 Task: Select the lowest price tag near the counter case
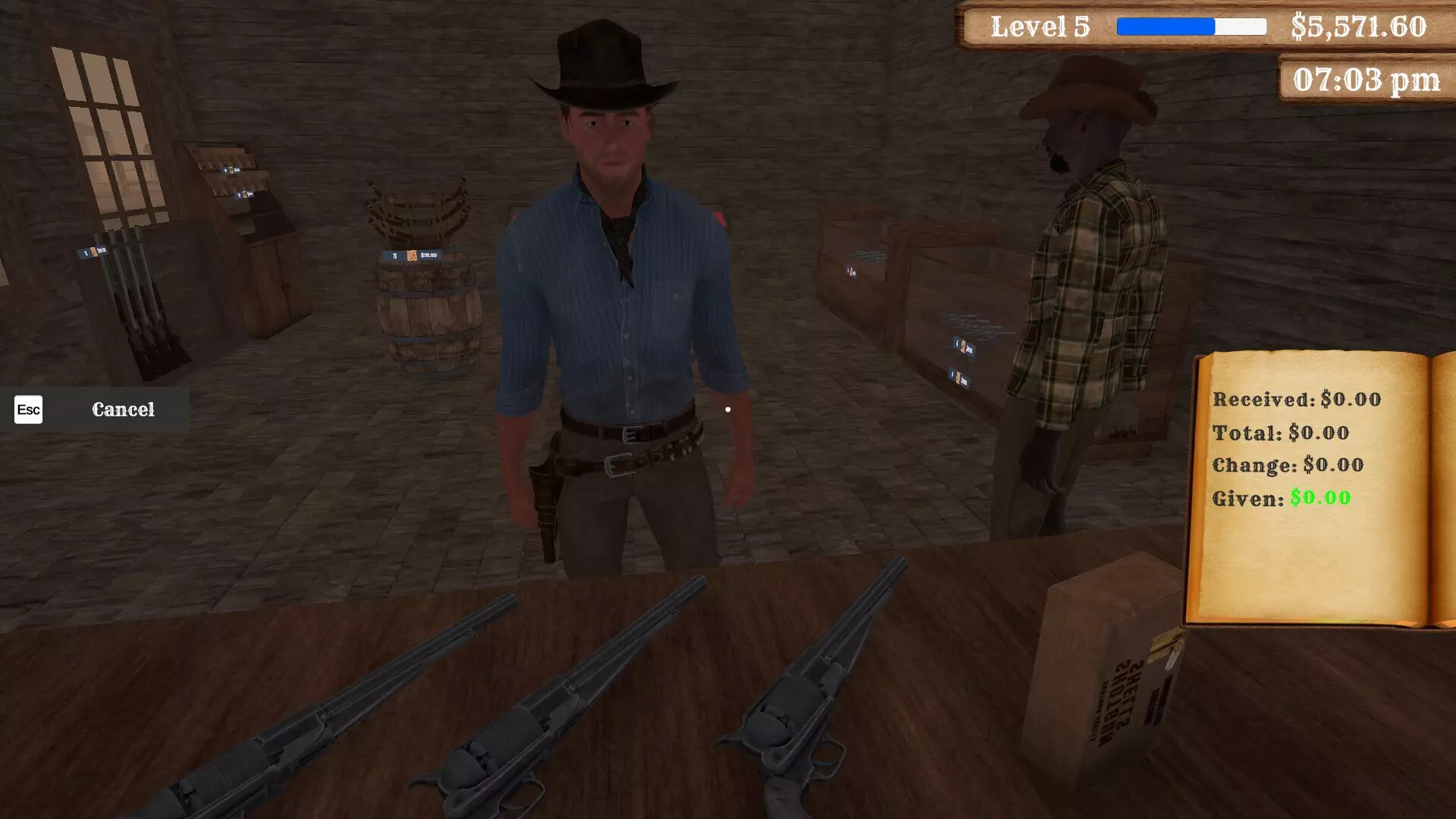pyautogui.click(x=958, y=378)
